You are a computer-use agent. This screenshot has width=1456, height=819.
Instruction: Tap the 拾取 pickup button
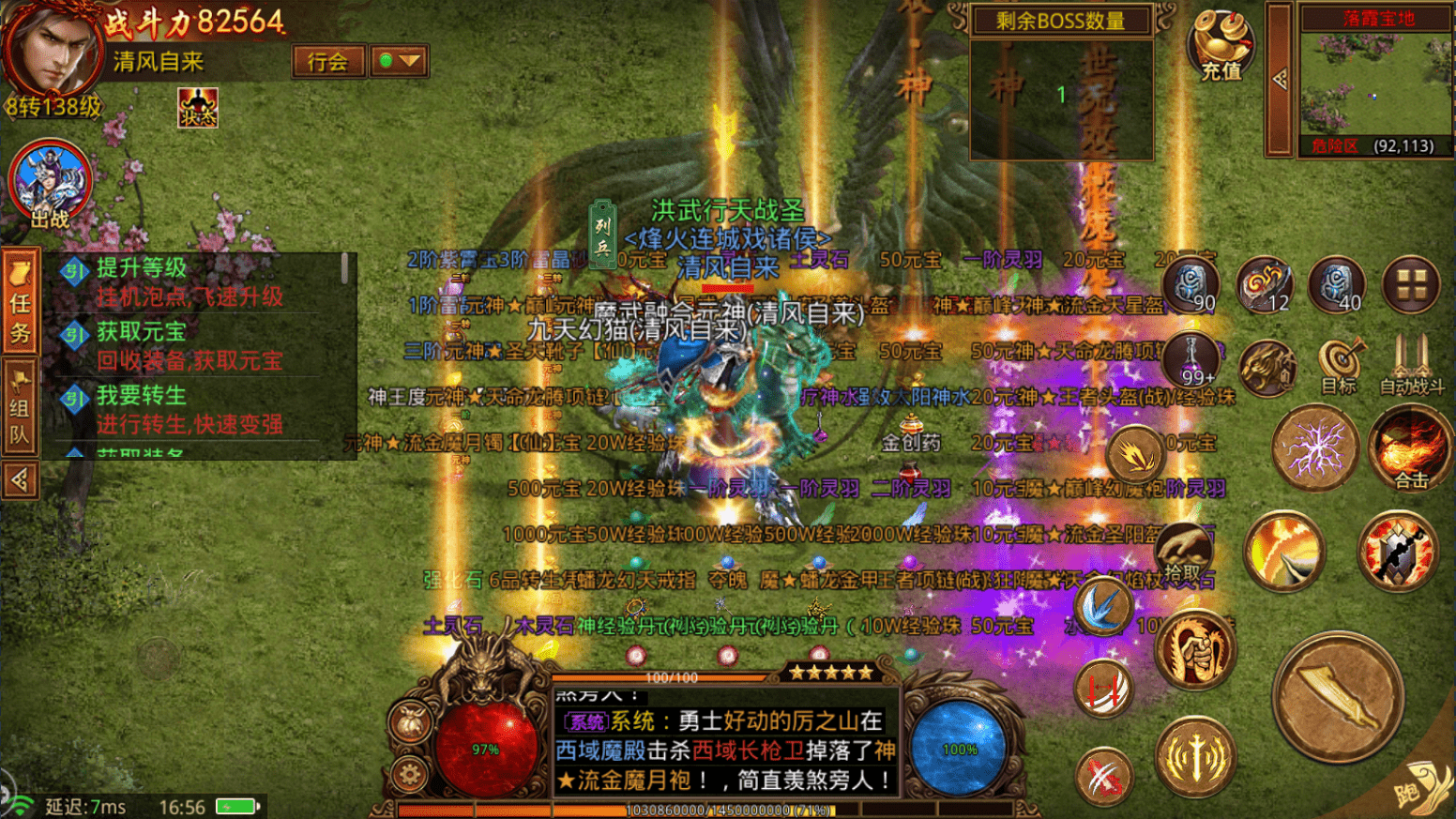click(x=1183, y=554)
